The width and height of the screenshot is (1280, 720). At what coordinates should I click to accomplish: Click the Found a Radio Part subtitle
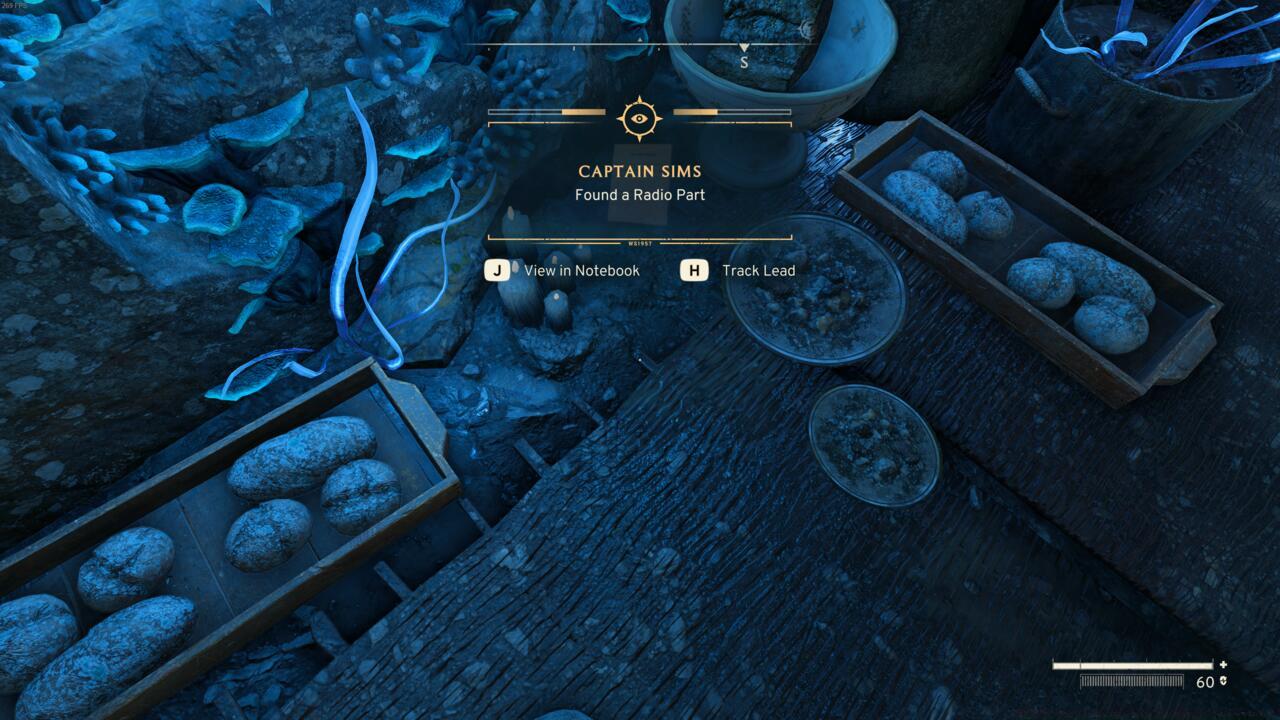tap(639, 195)
